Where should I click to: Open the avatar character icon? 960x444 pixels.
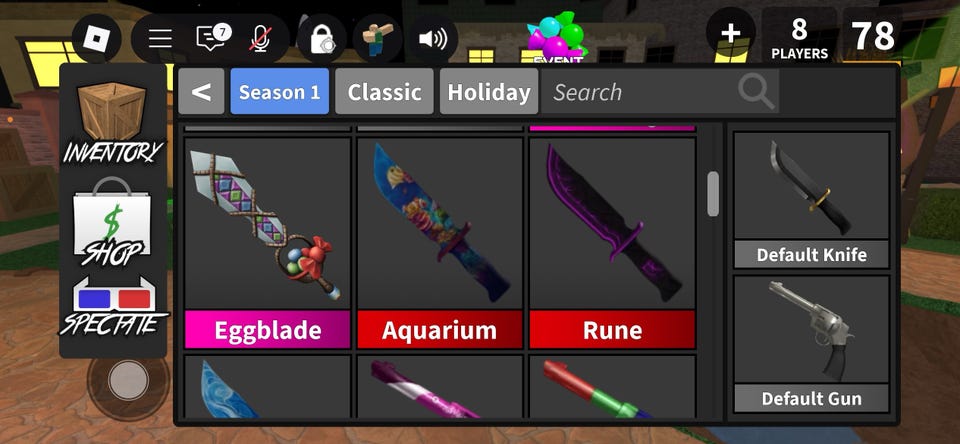pyautogui.click(x=377, y=39)
